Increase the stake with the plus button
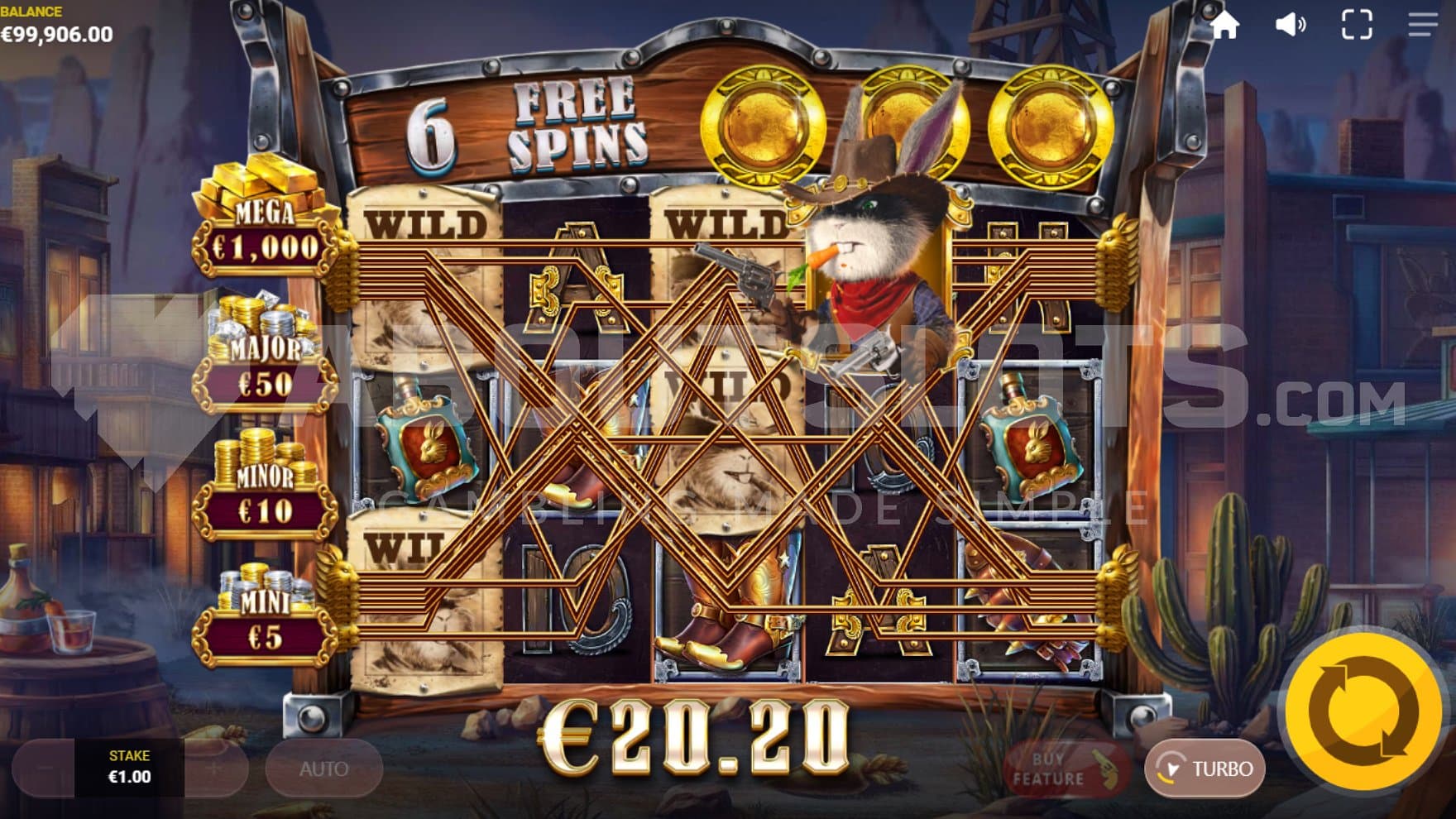Screen dimensions: 1456x819 pos(214,769)
